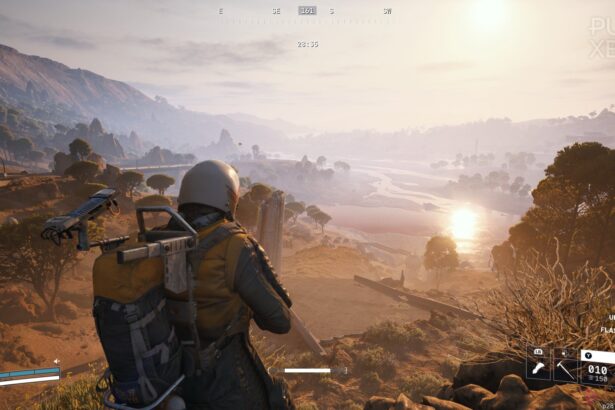
Task: Click the compass strip heading indicator
Action: pos(307,11)
